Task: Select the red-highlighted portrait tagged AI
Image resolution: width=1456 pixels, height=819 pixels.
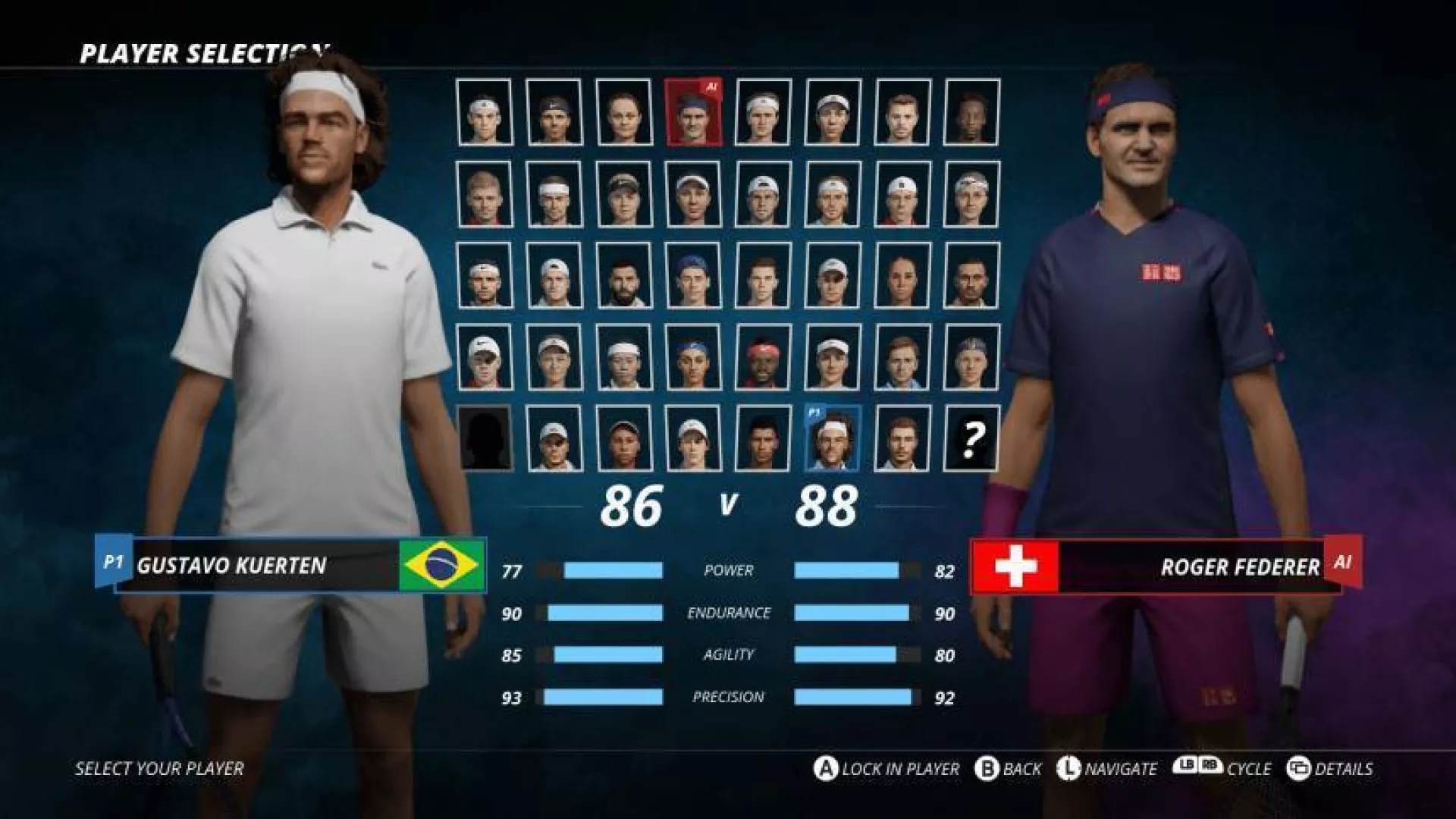Action: [693, 112]
